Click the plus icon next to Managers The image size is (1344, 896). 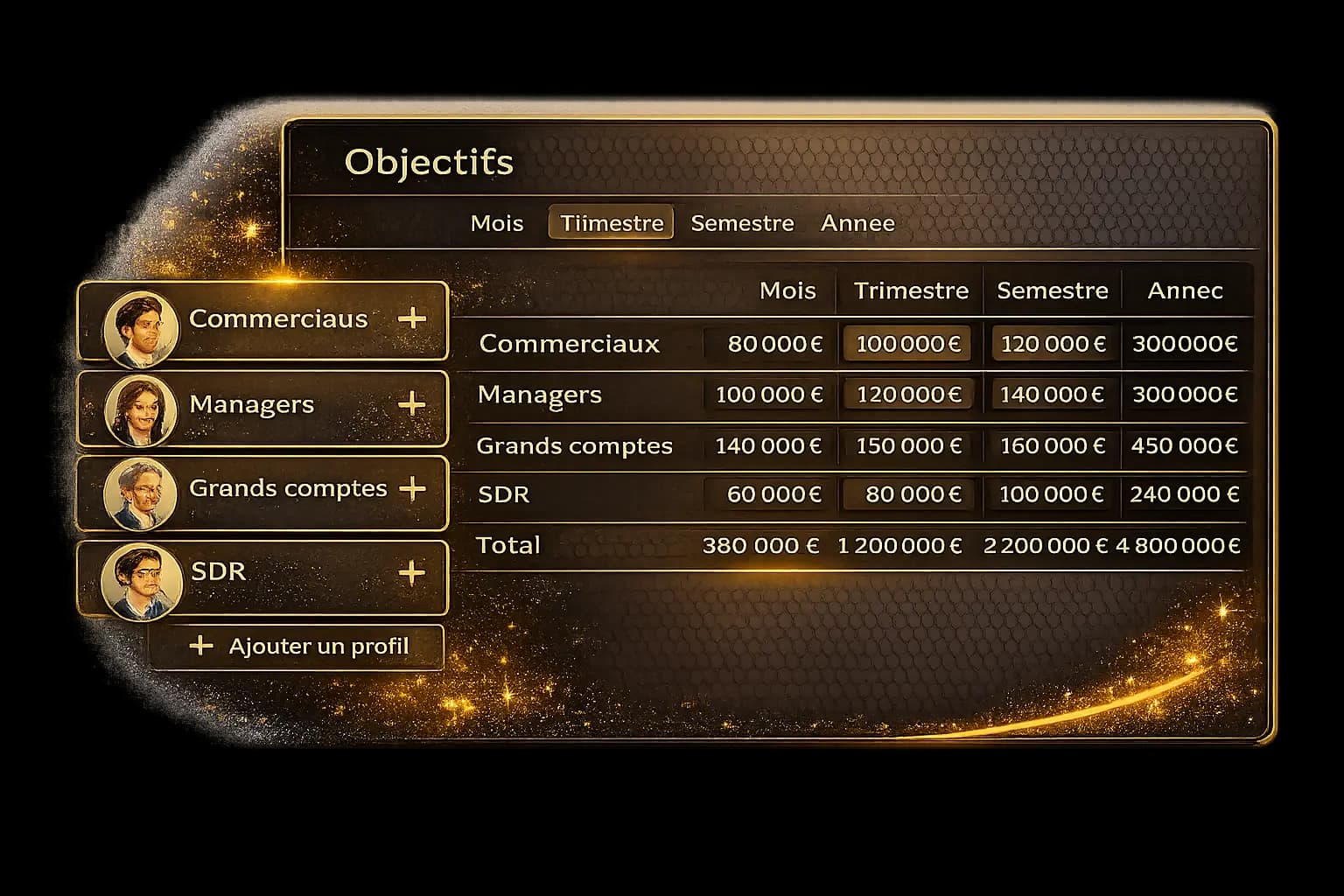(x=412, y=404)
